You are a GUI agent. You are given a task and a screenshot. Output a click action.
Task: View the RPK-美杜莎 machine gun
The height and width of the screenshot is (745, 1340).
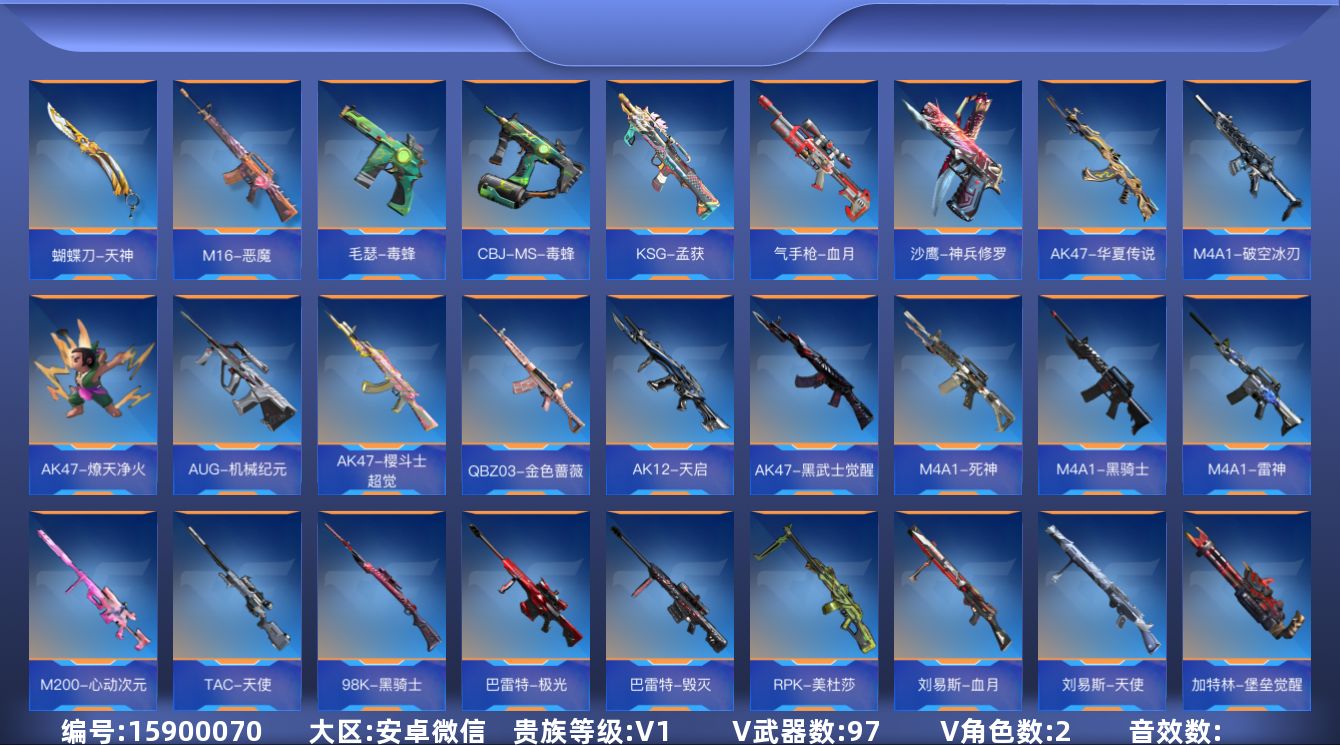(813, 600)
